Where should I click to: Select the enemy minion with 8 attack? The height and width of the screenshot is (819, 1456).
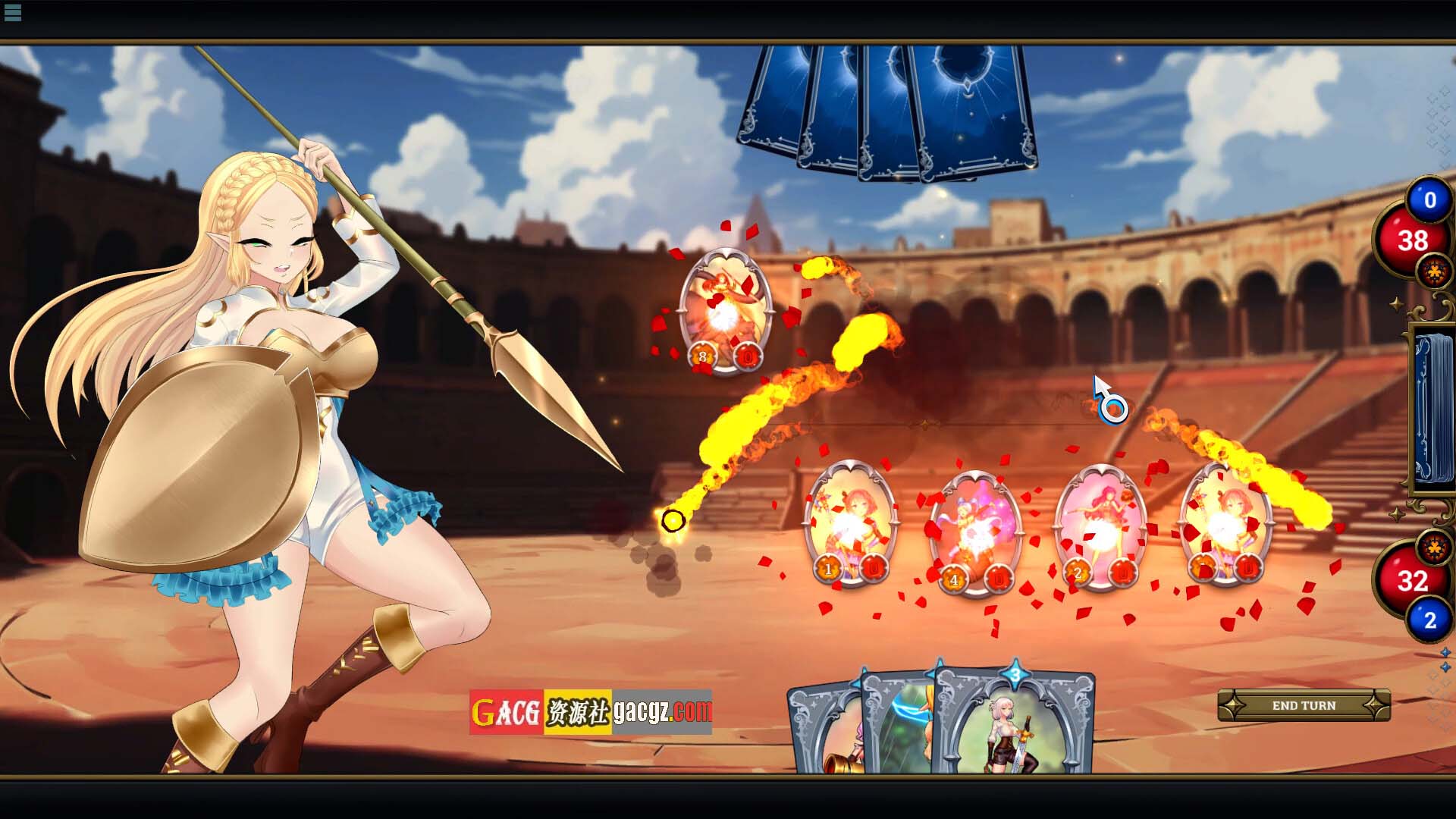point(725,311)
